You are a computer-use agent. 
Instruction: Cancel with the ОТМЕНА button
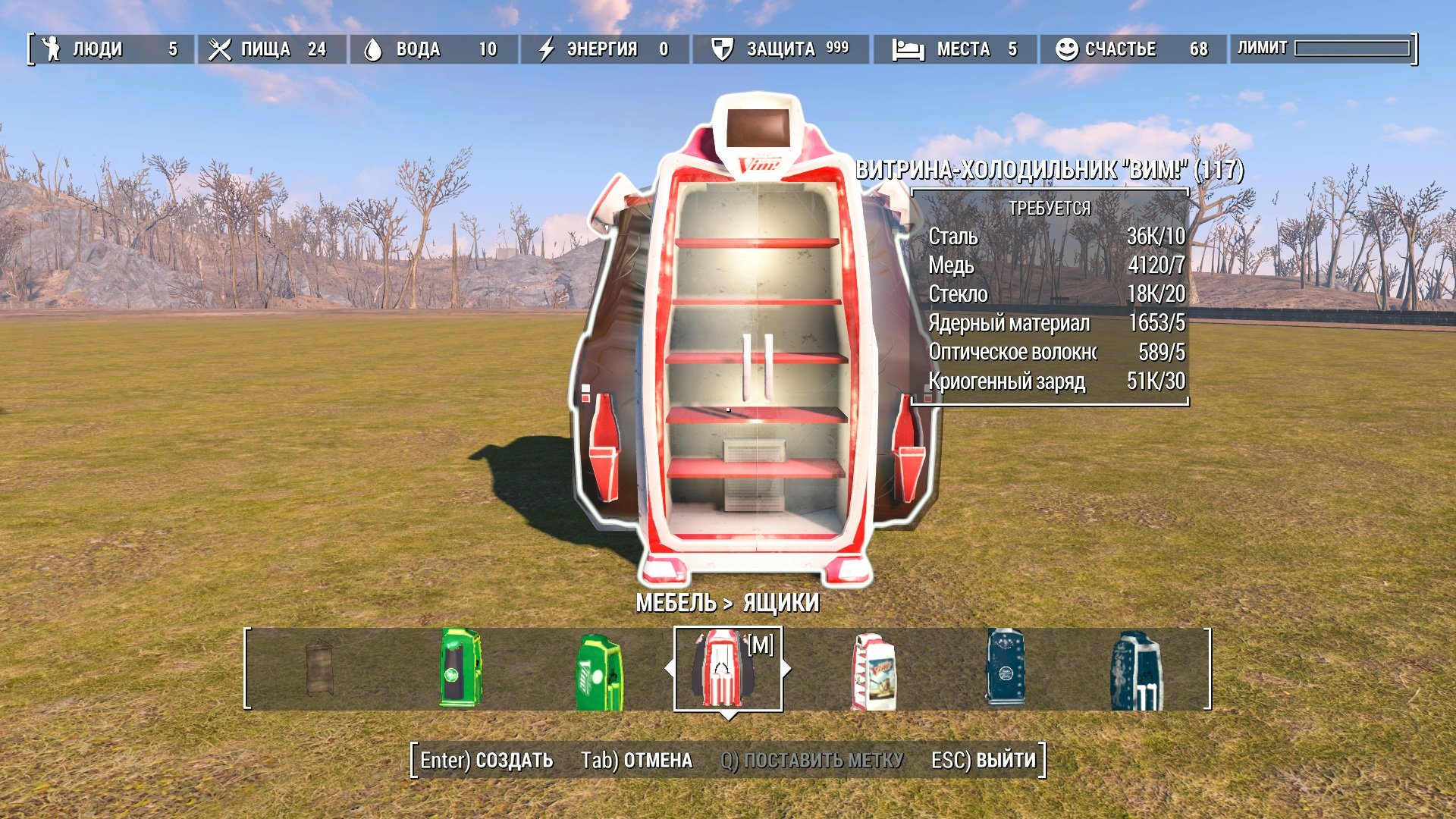(636, 760)
